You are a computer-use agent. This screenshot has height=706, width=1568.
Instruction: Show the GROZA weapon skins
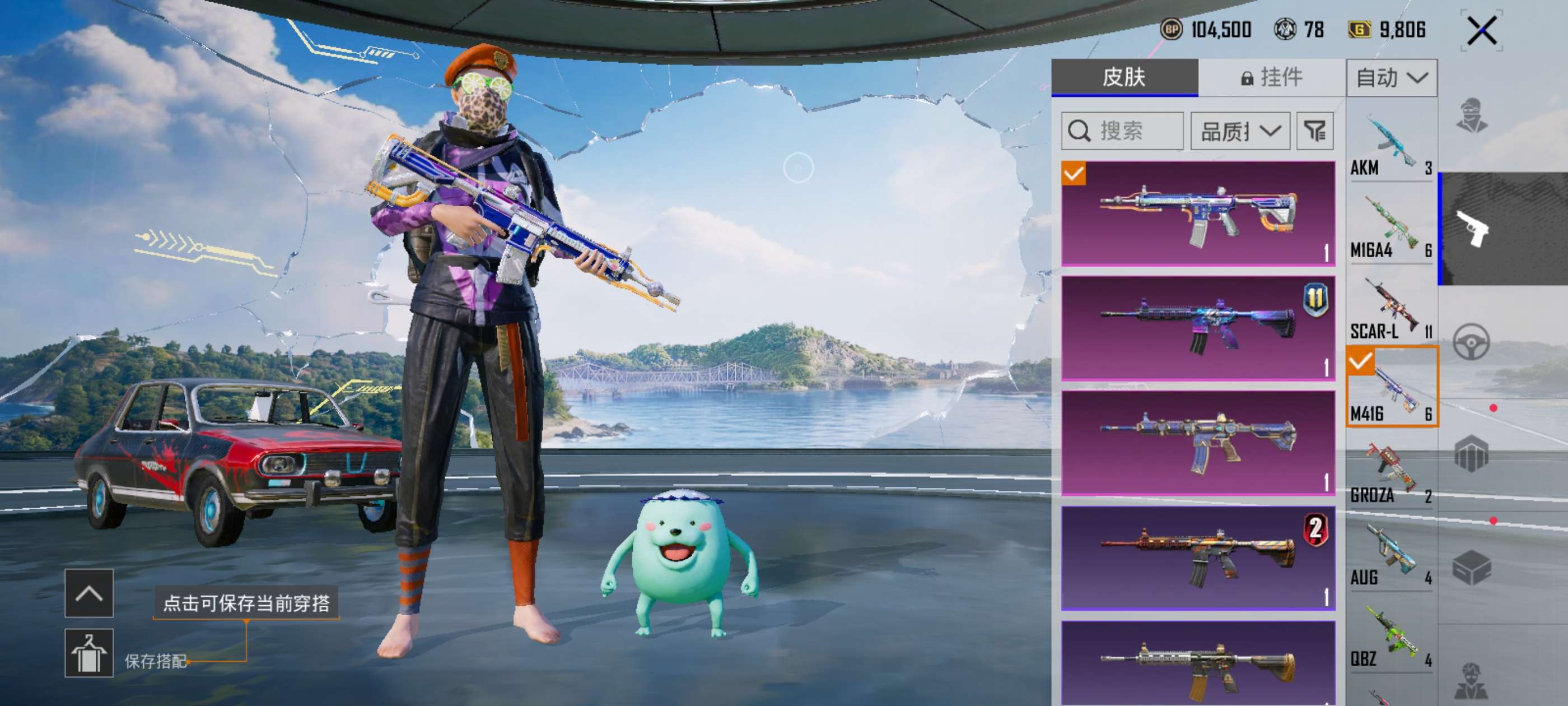1391,473
